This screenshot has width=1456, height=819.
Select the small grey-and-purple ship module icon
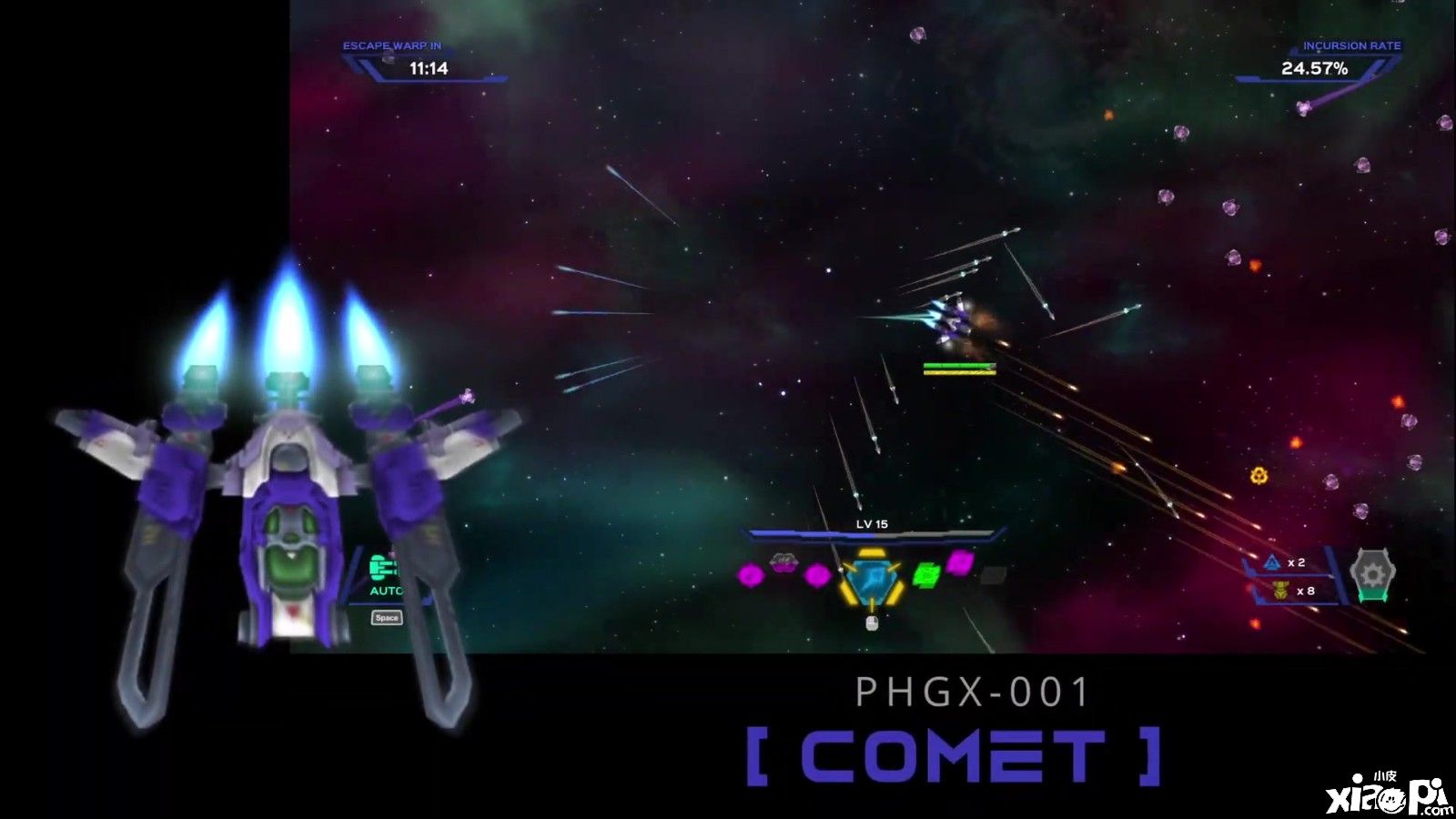(782, 561)
